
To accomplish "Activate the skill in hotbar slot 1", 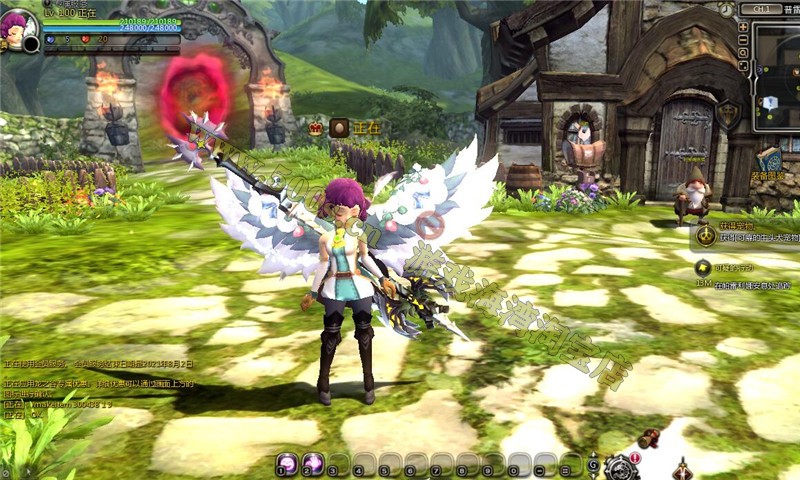I will click(x=287, y=464).
